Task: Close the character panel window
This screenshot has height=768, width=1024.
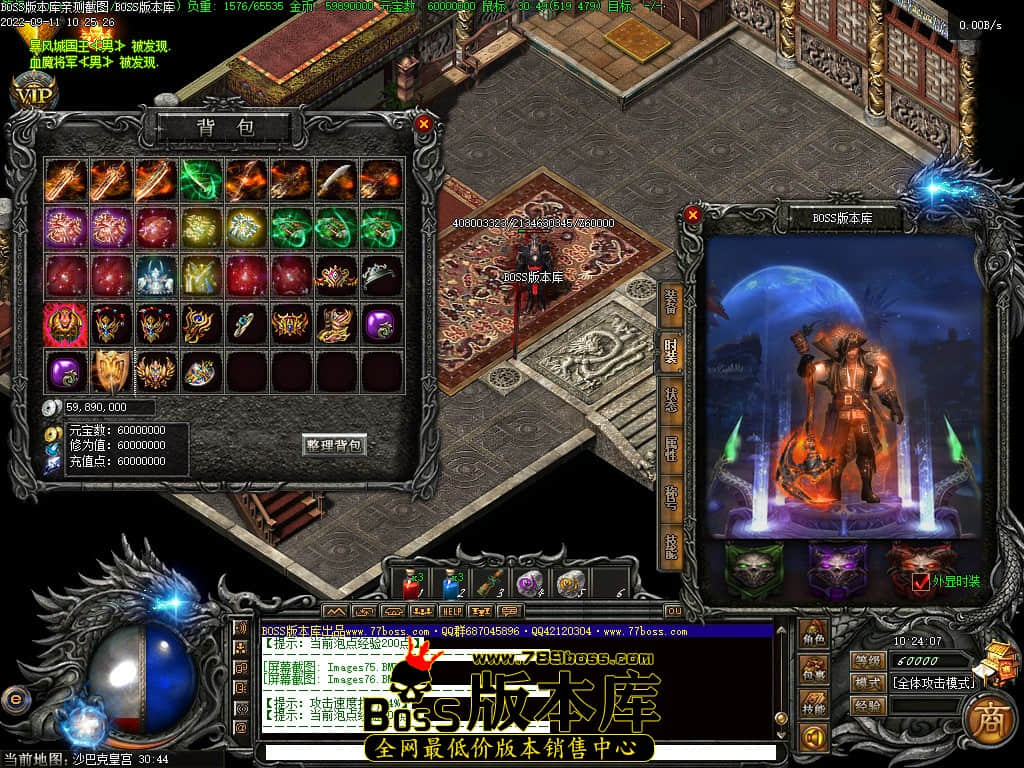Action: (x=693, y=214)
